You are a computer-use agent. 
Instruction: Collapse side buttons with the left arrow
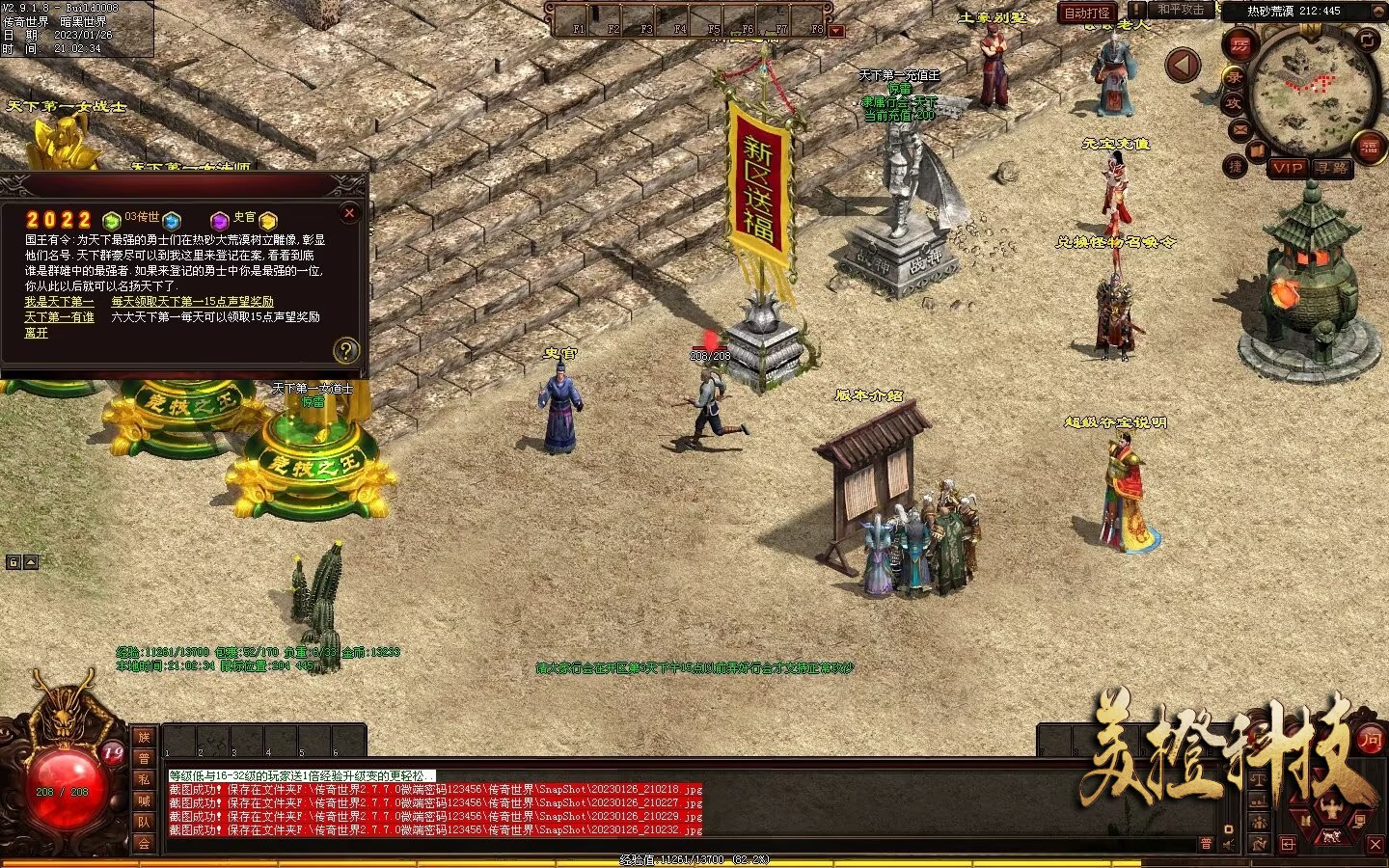pos(1183,66)
